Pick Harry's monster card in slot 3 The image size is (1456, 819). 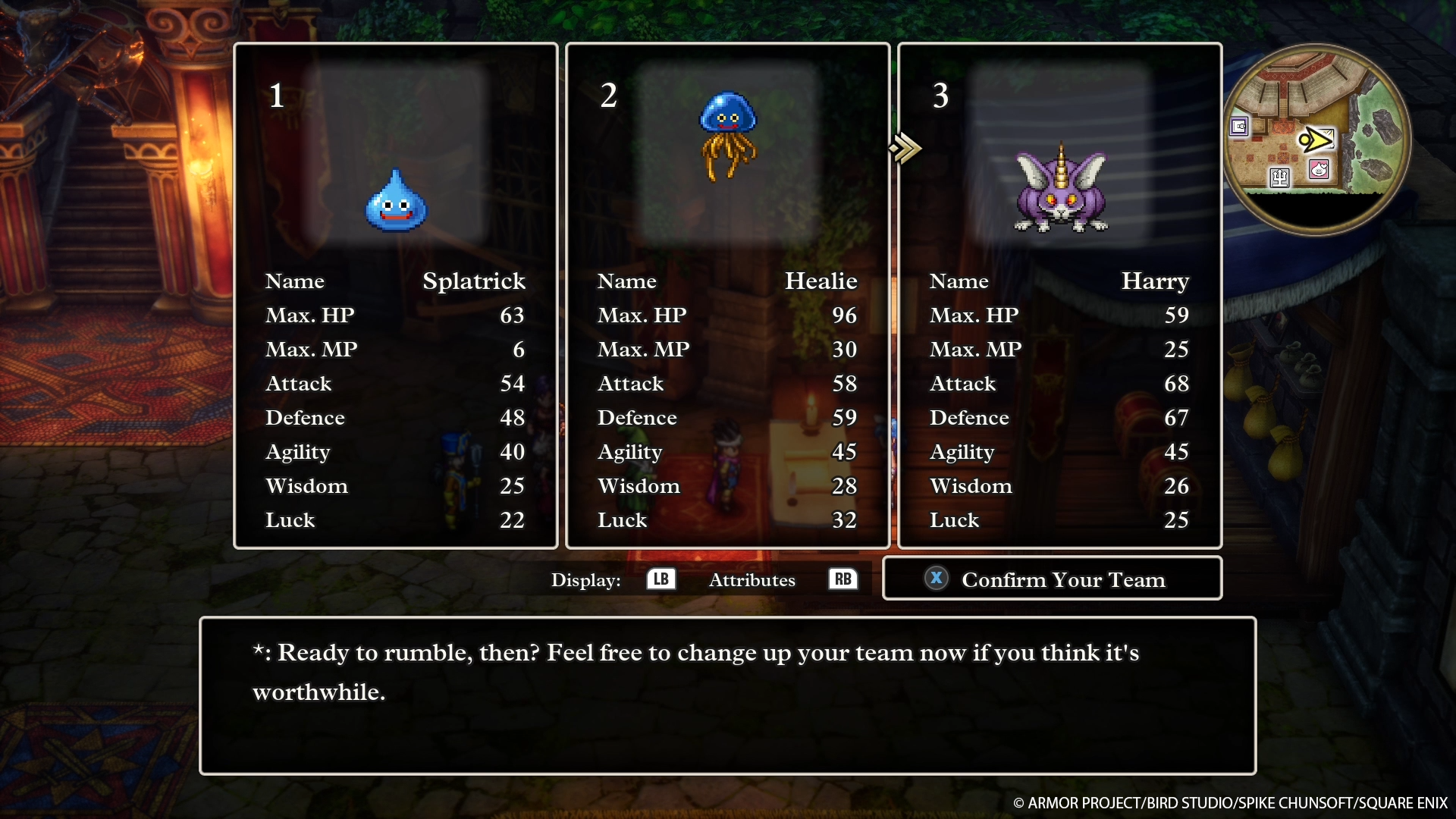tap(1059, 296)
